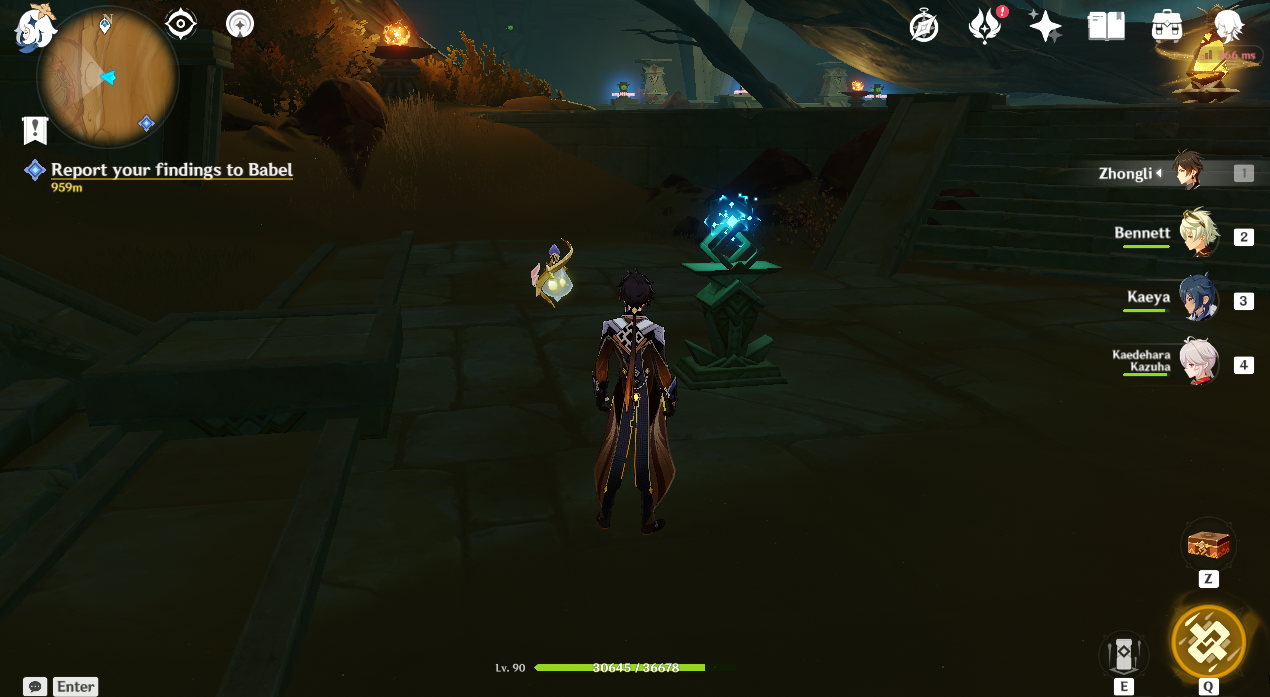Open the character screen icon

[x=1228, y=26]
